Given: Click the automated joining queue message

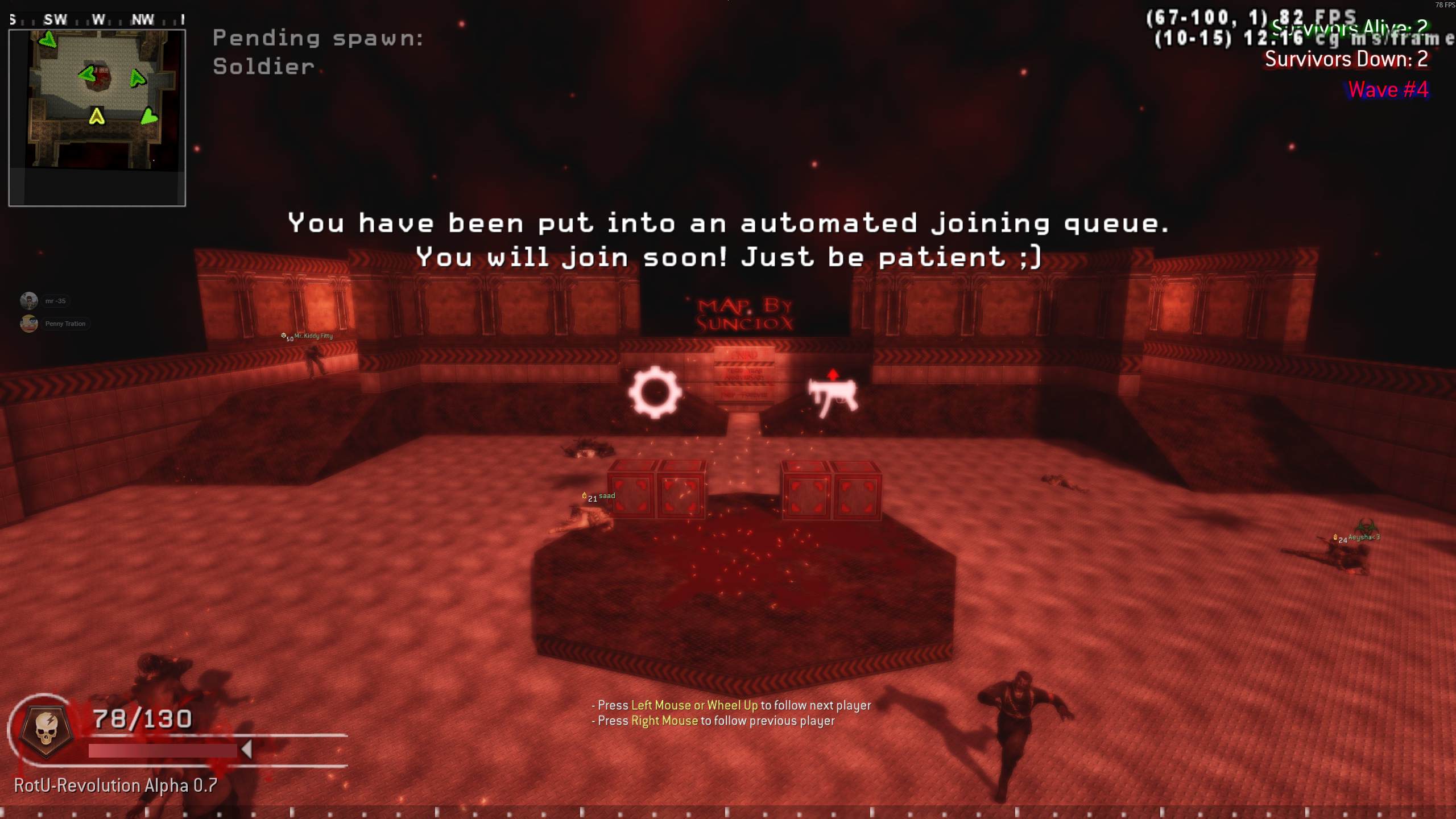Looking at the screenshot, I should coord(728,239).
